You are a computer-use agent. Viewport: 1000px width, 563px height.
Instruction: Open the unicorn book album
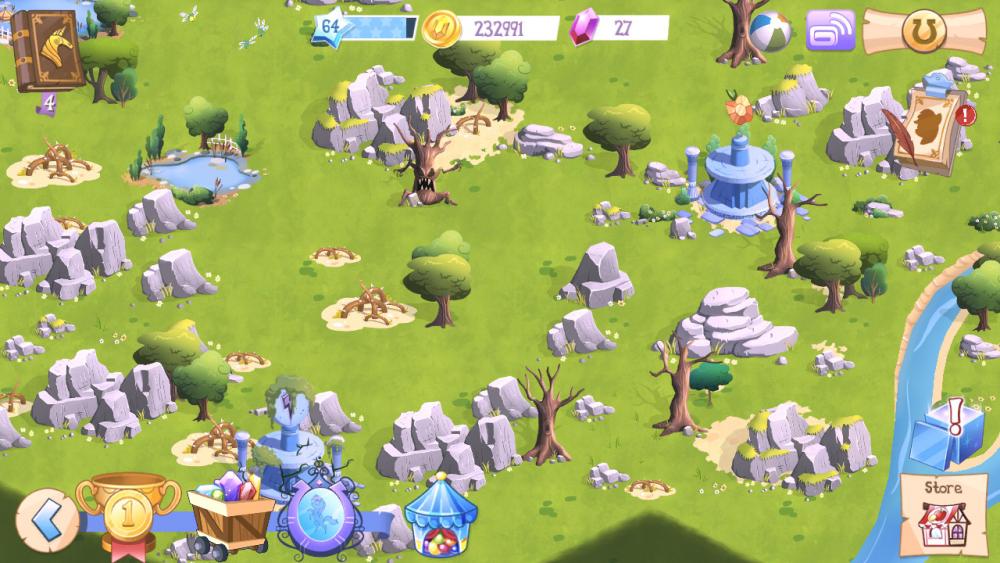[47, 50]
